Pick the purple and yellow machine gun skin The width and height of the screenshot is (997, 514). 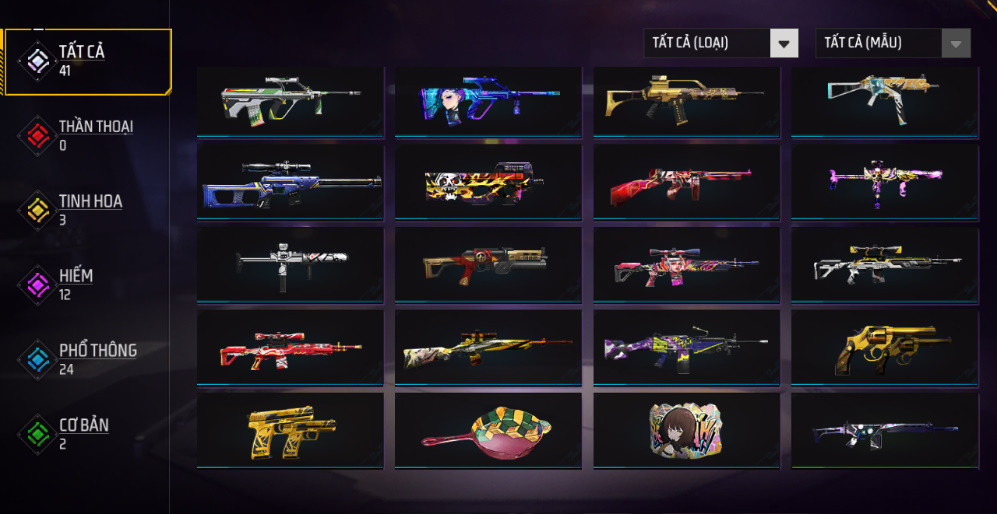coord(686,347)
